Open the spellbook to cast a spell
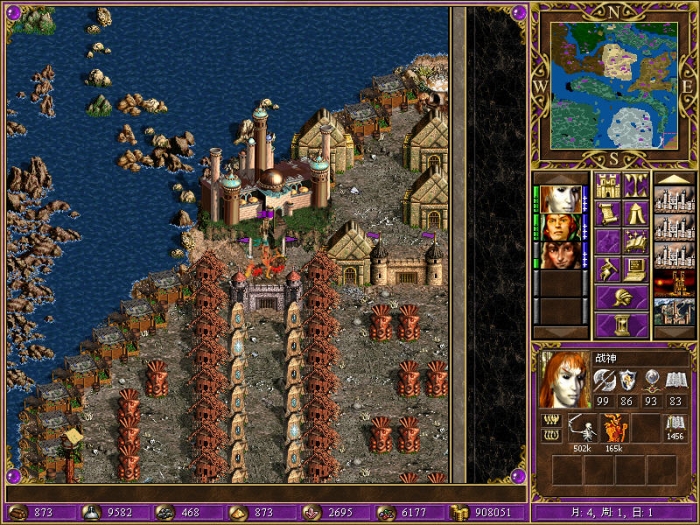 click(636, 242)
